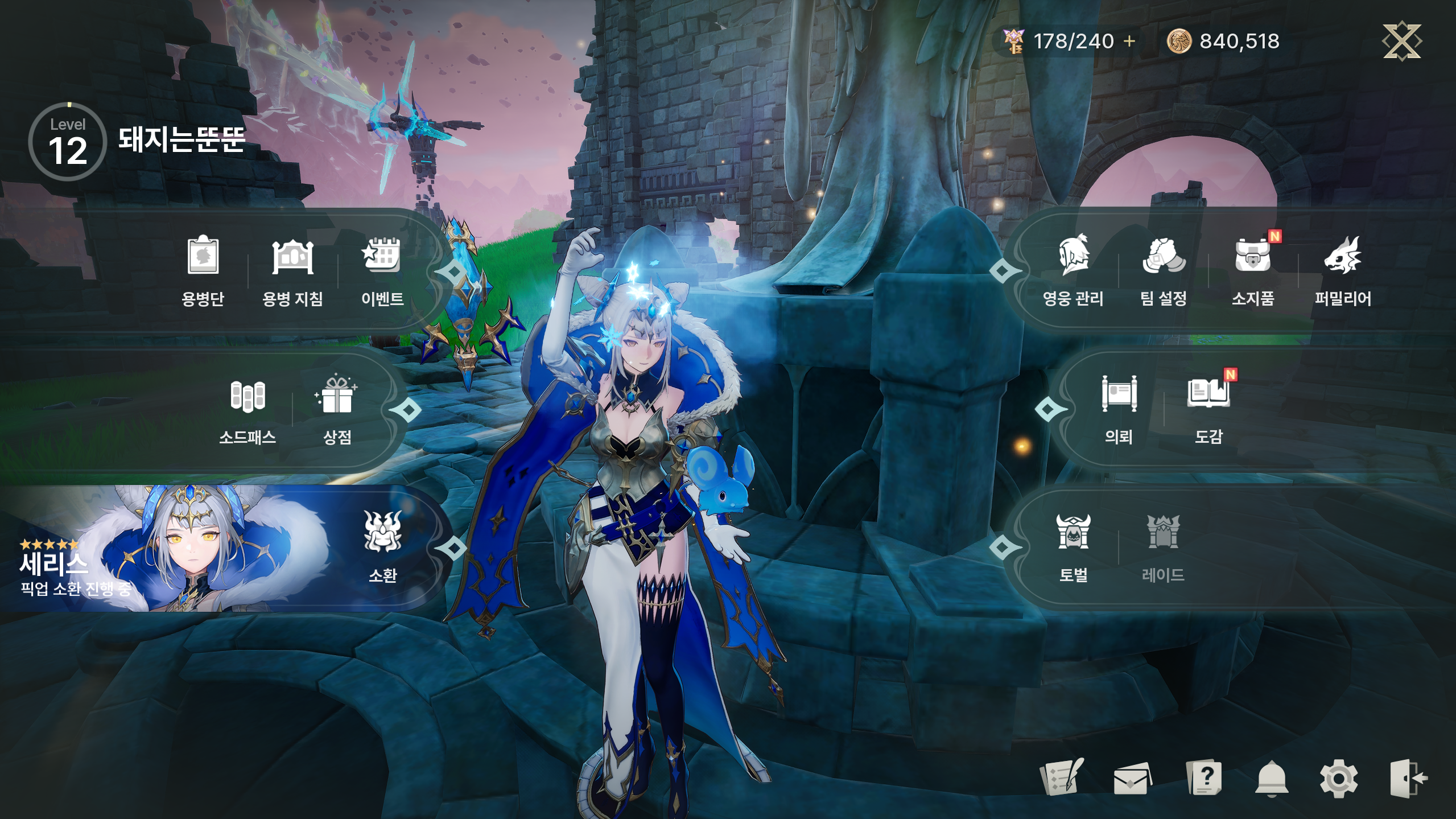1456x819 pixels.
Task: Click the exit door icon
Action: coord(1408,779)
